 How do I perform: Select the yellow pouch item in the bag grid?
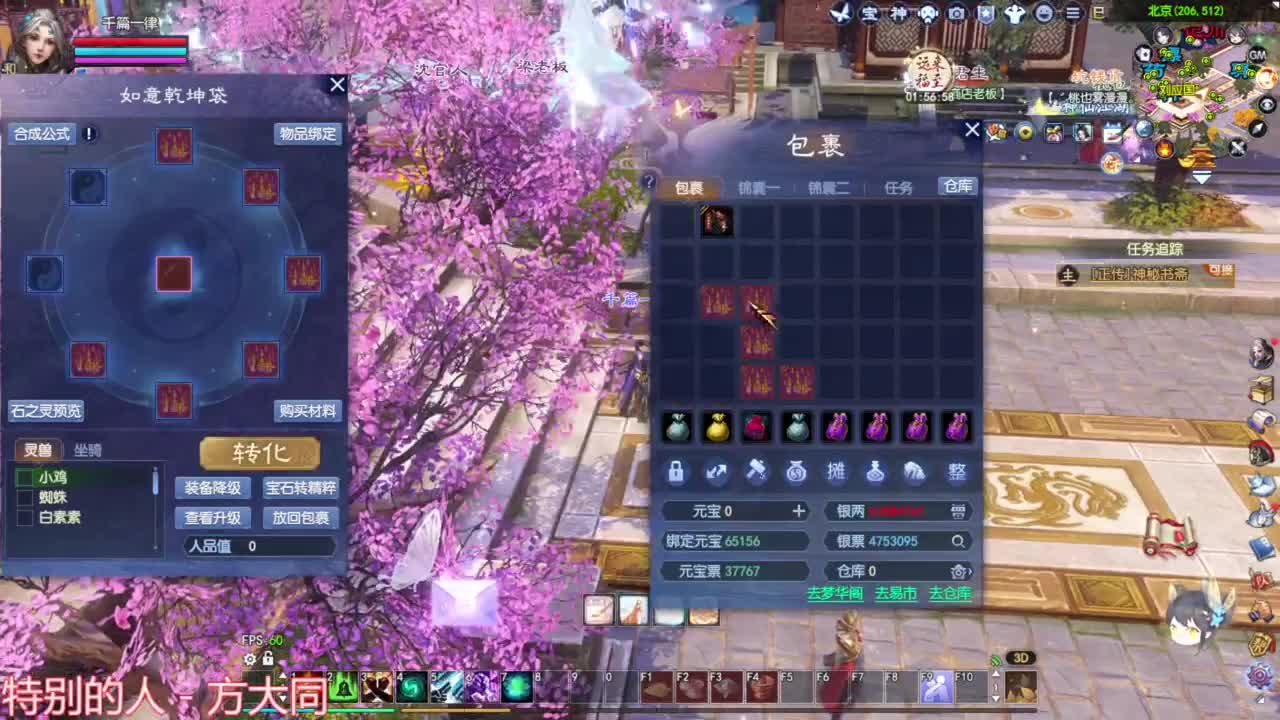click(x=716, y=427)
